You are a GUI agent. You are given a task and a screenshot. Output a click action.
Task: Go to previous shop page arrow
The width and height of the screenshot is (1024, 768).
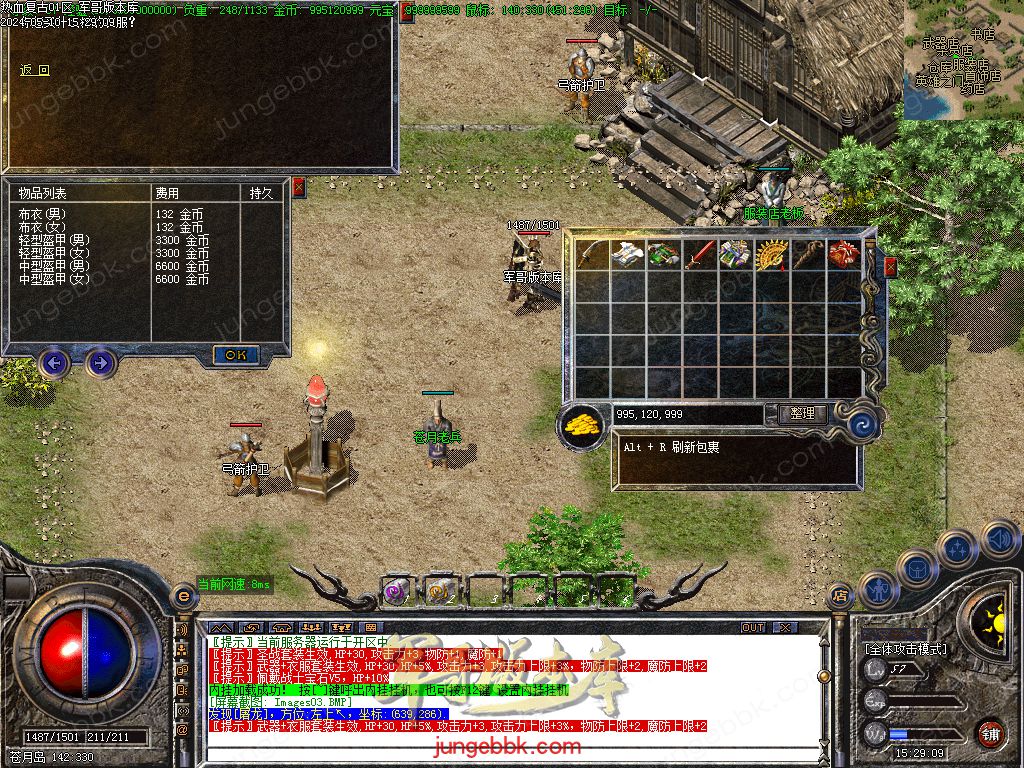[54, 362]
